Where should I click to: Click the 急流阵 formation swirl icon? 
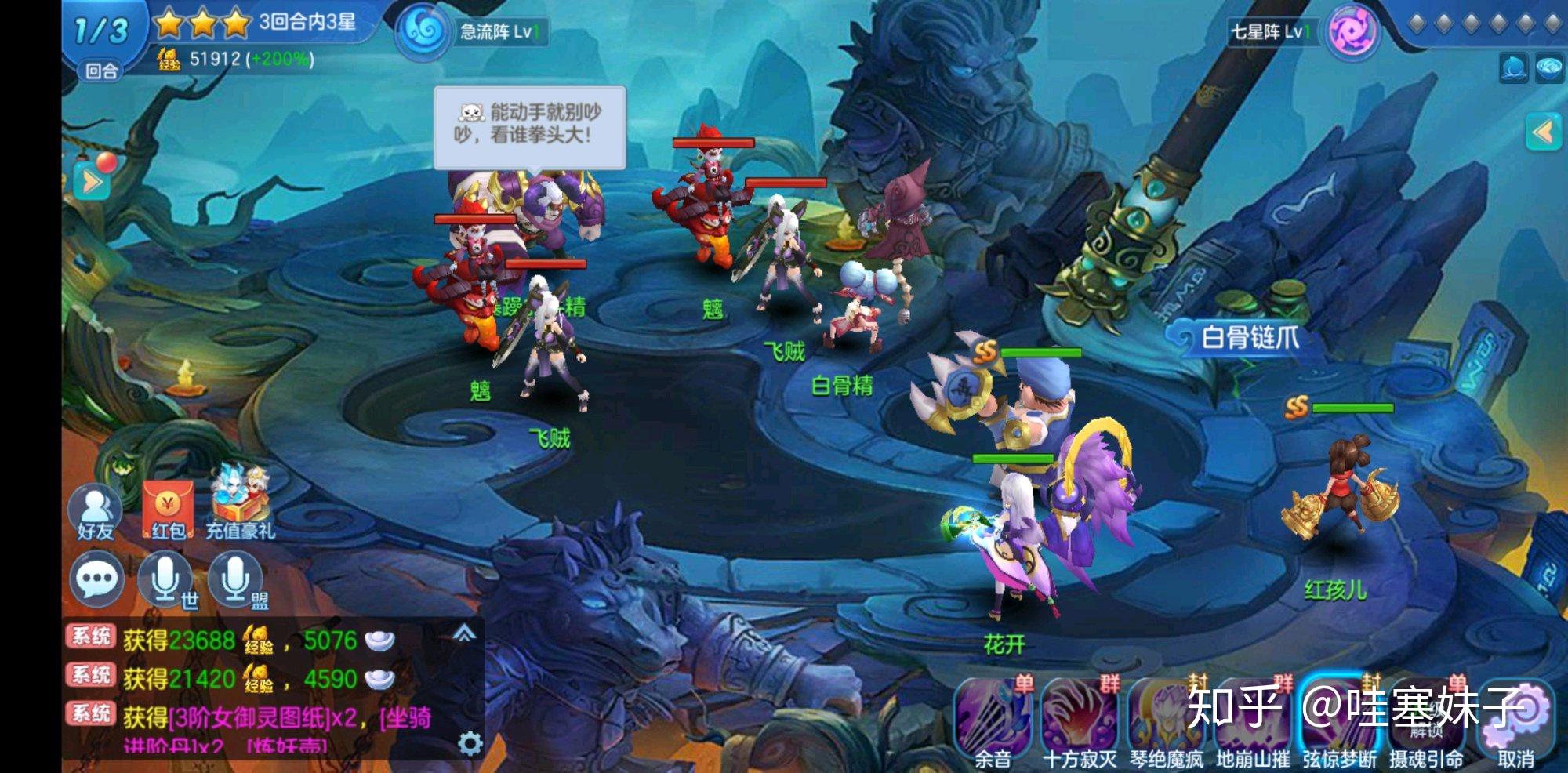click(423, 32)
